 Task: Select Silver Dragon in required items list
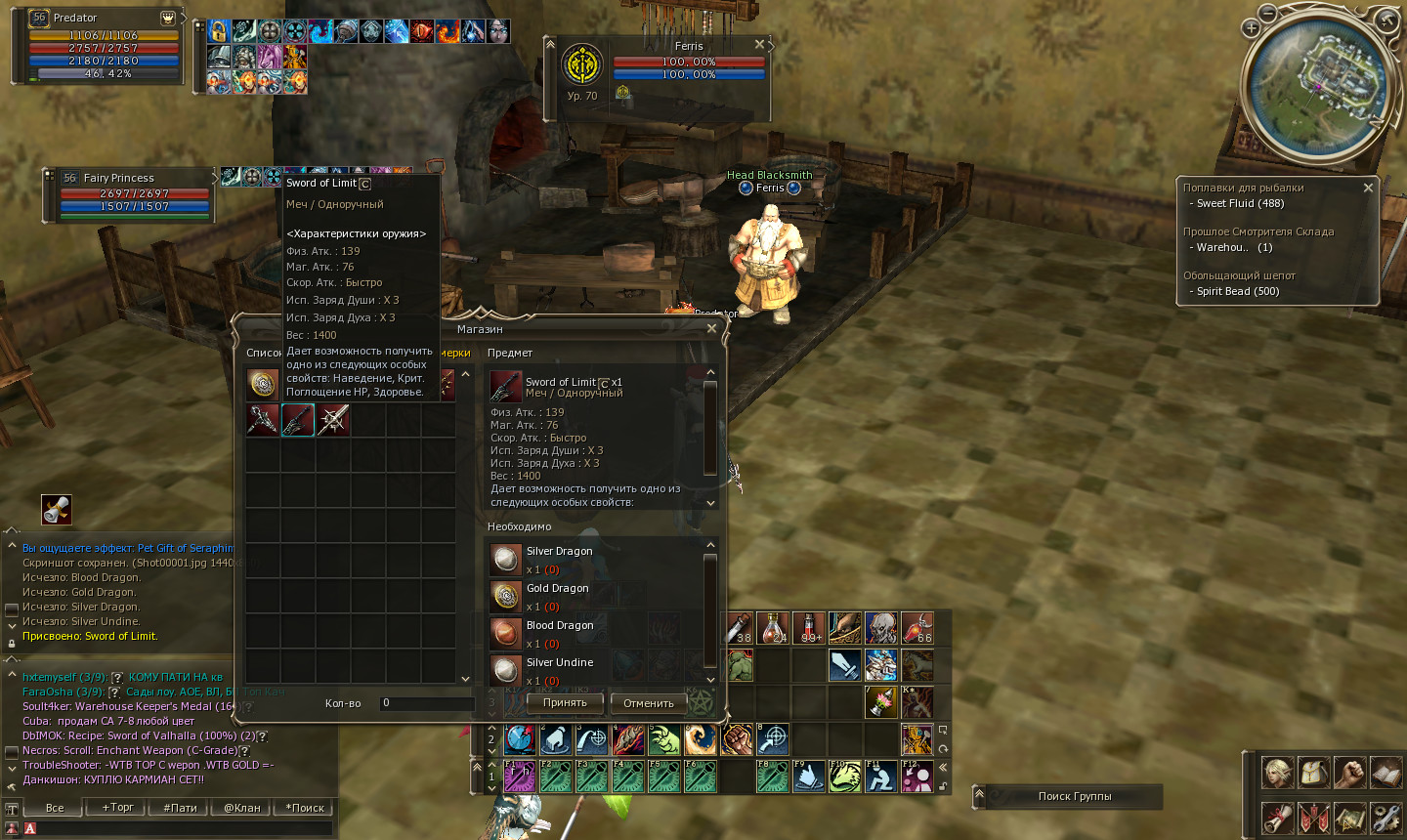(559, 552)
